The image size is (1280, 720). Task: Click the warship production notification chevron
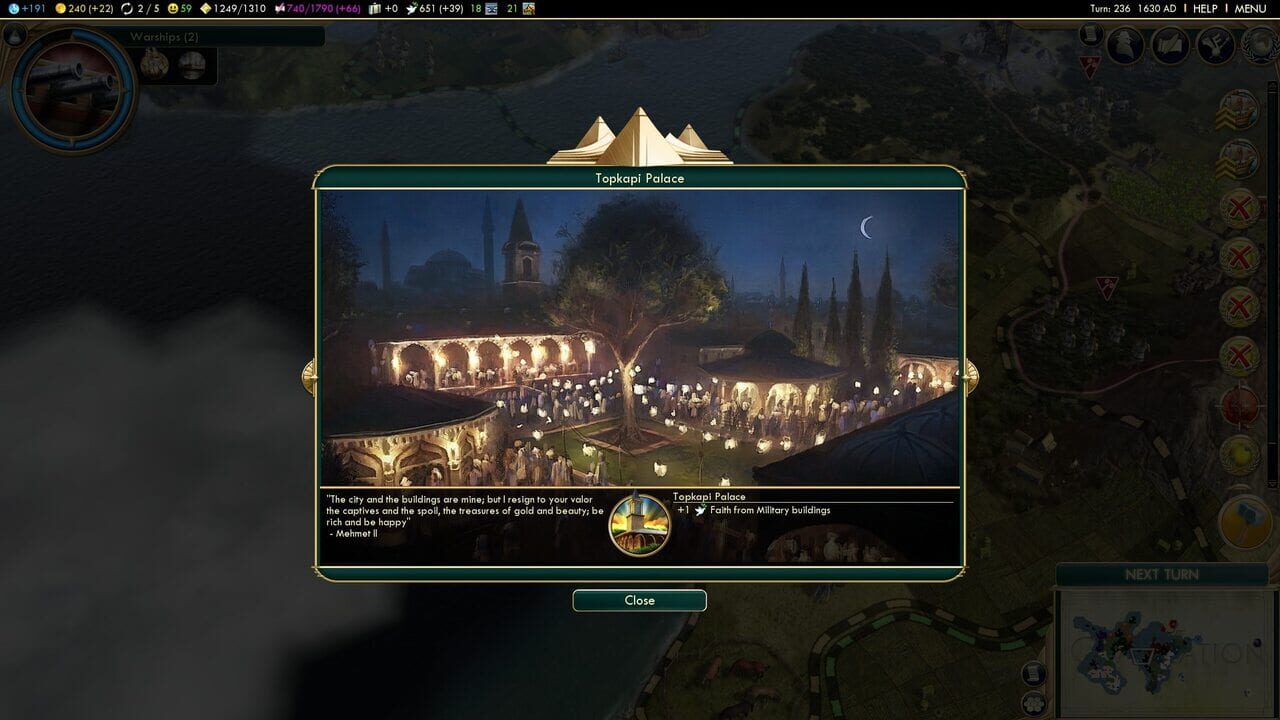coord(1239,112)
